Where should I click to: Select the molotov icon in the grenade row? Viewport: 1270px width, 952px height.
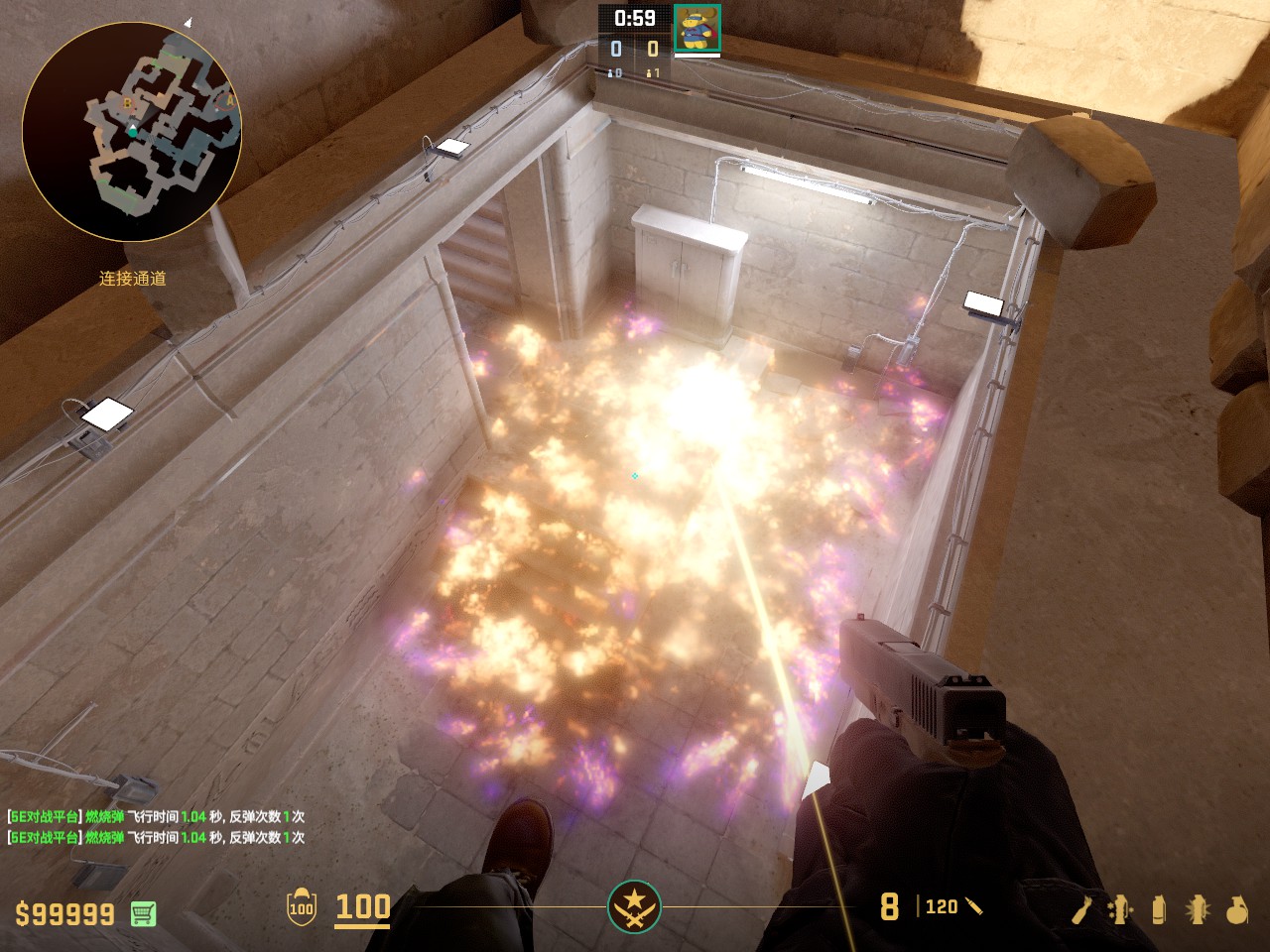point(1080,909)
